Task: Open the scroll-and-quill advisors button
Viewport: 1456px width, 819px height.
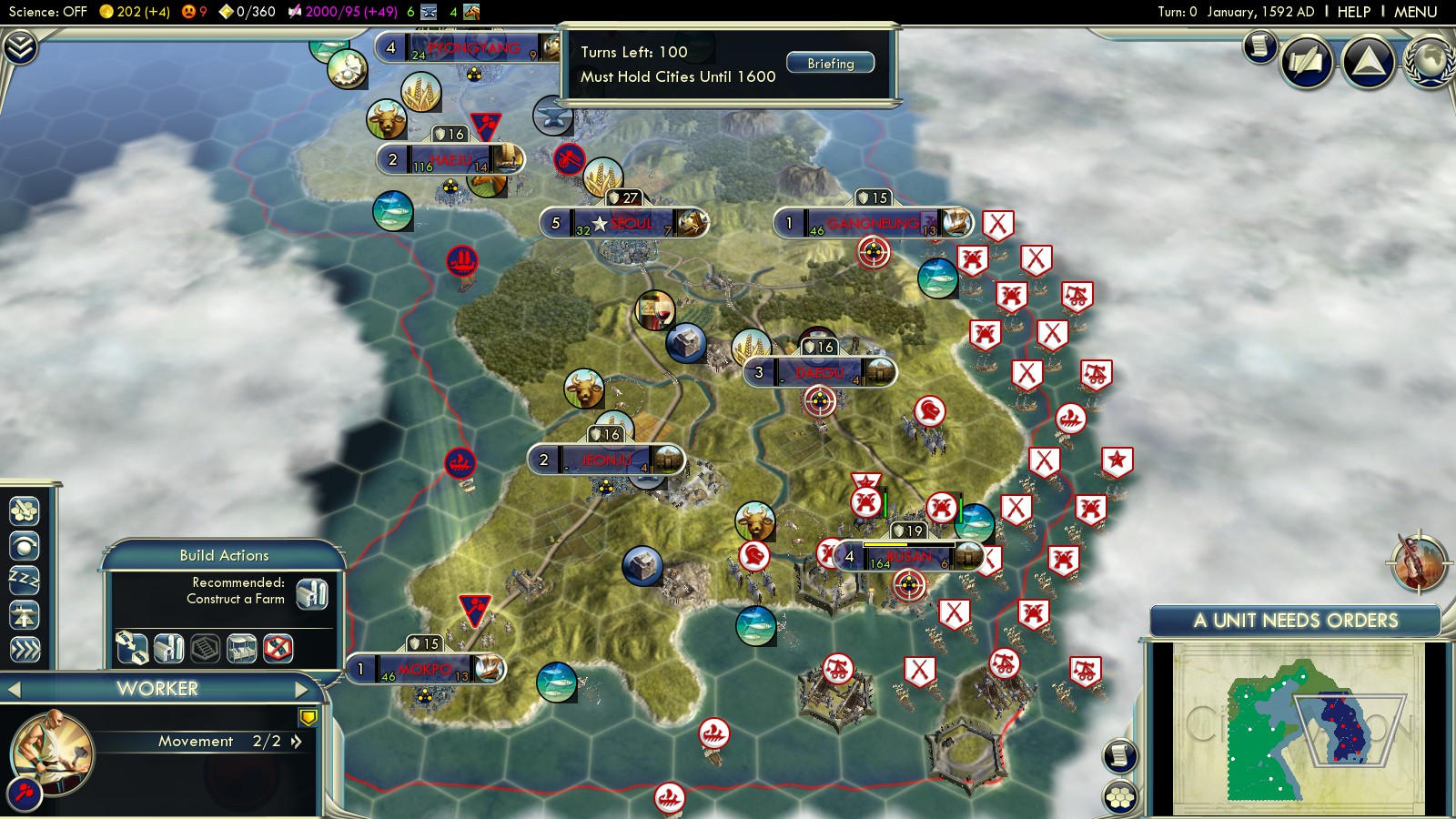Action: pos(1307,62)
